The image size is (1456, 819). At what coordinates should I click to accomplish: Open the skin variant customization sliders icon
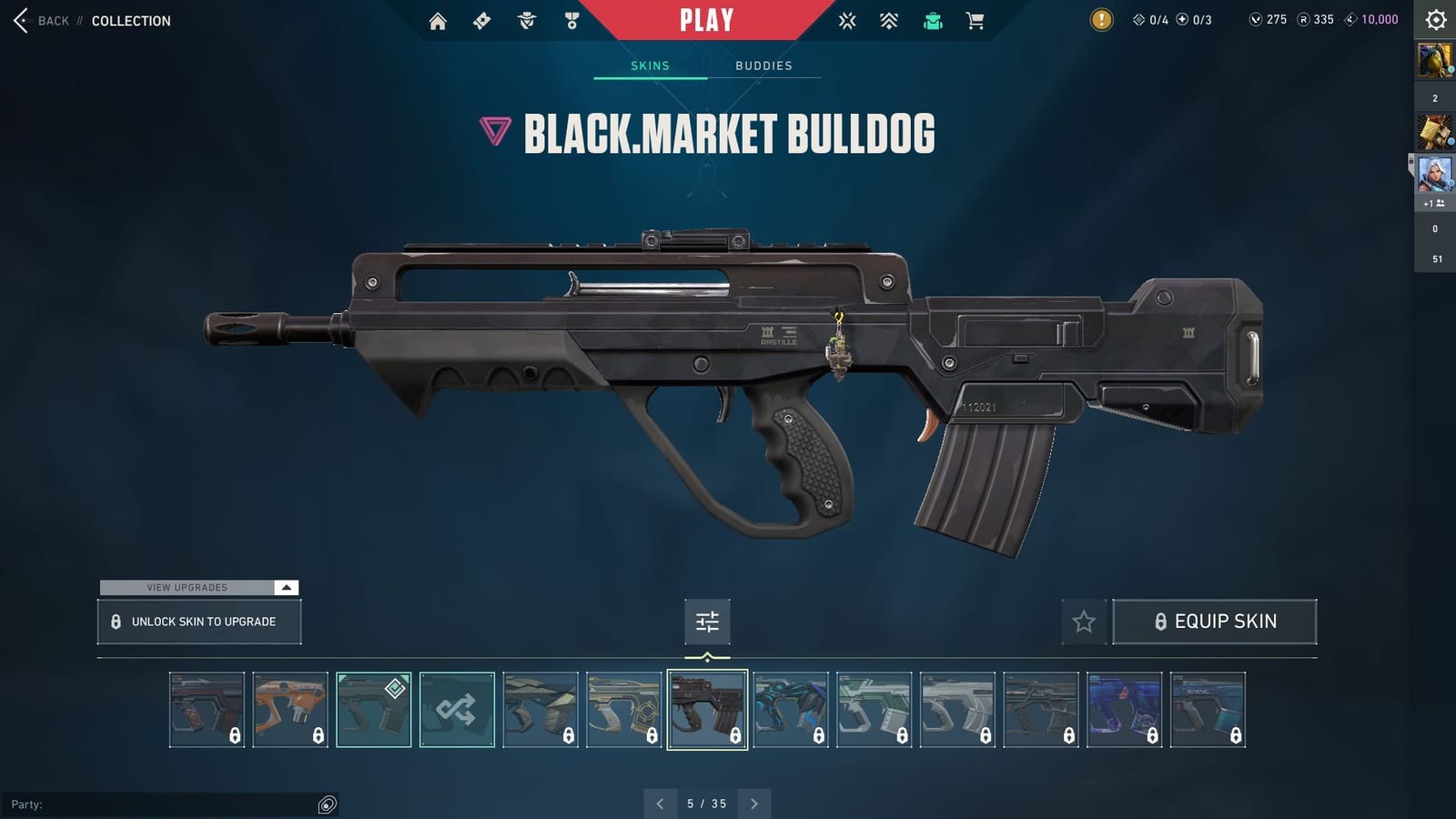point(707,622)
